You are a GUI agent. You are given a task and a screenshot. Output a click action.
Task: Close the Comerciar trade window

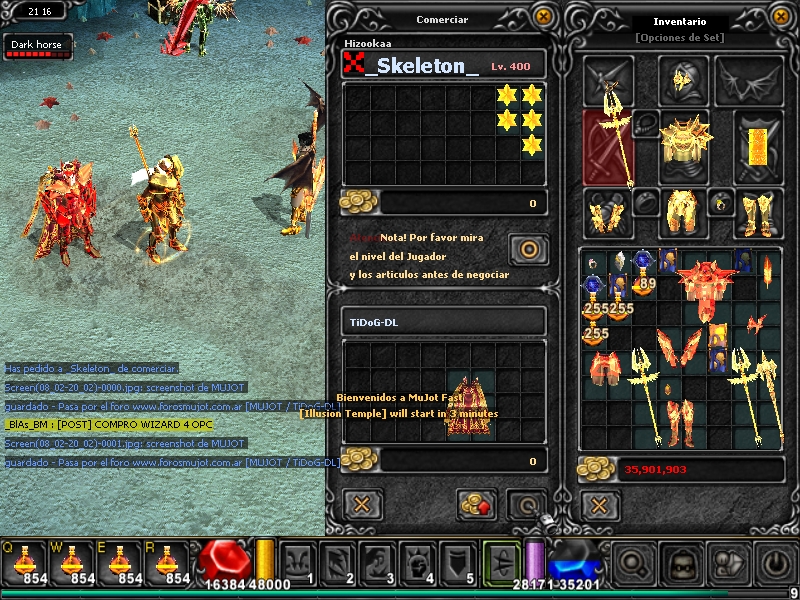pos(542,17)
